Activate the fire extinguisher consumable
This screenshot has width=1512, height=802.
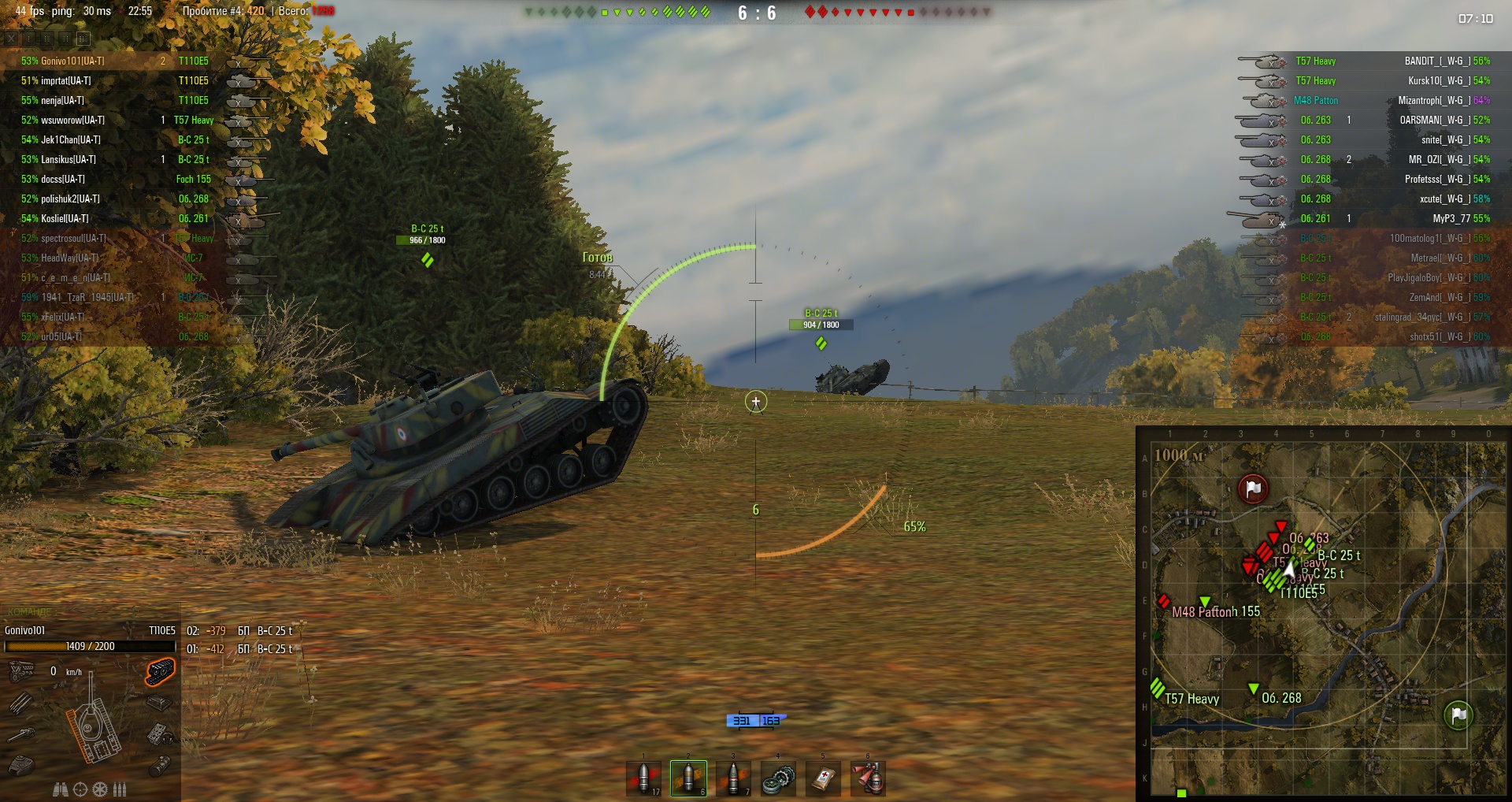[868, 778]
